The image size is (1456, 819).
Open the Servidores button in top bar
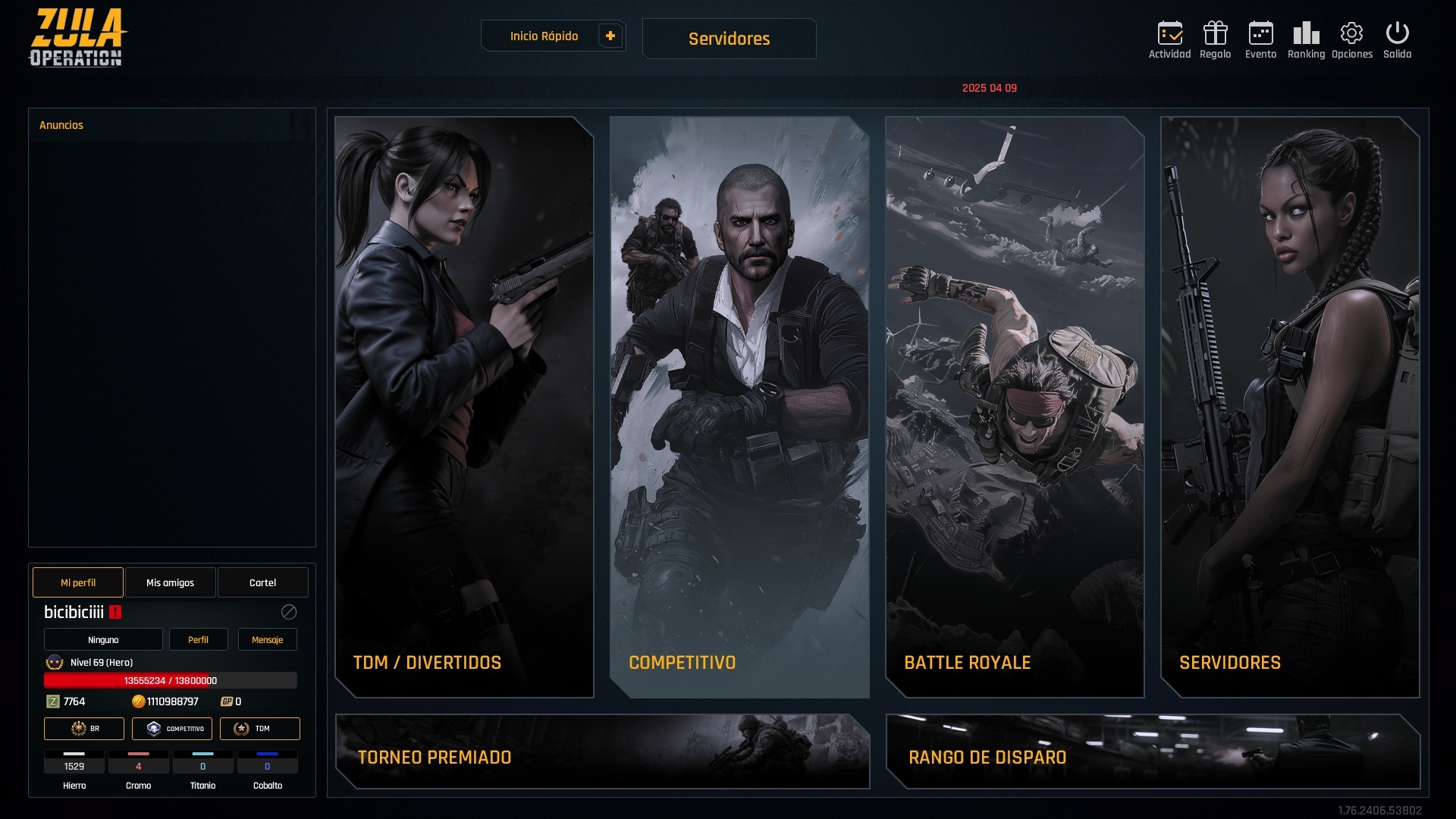pos(729,39)
